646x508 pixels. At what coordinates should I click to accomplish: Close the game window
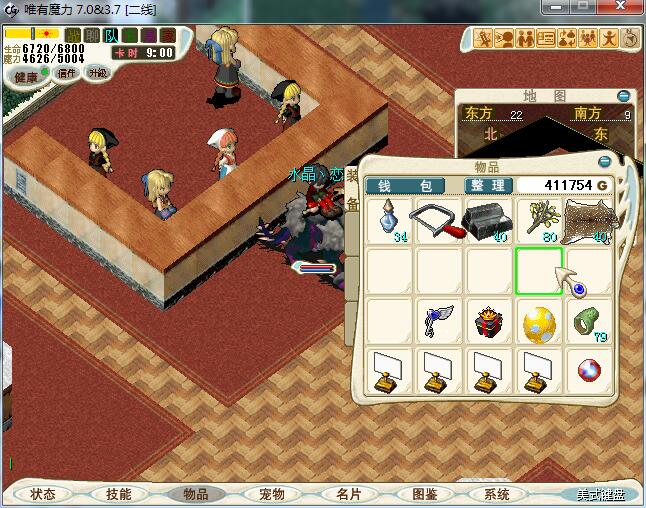point(621,9)
